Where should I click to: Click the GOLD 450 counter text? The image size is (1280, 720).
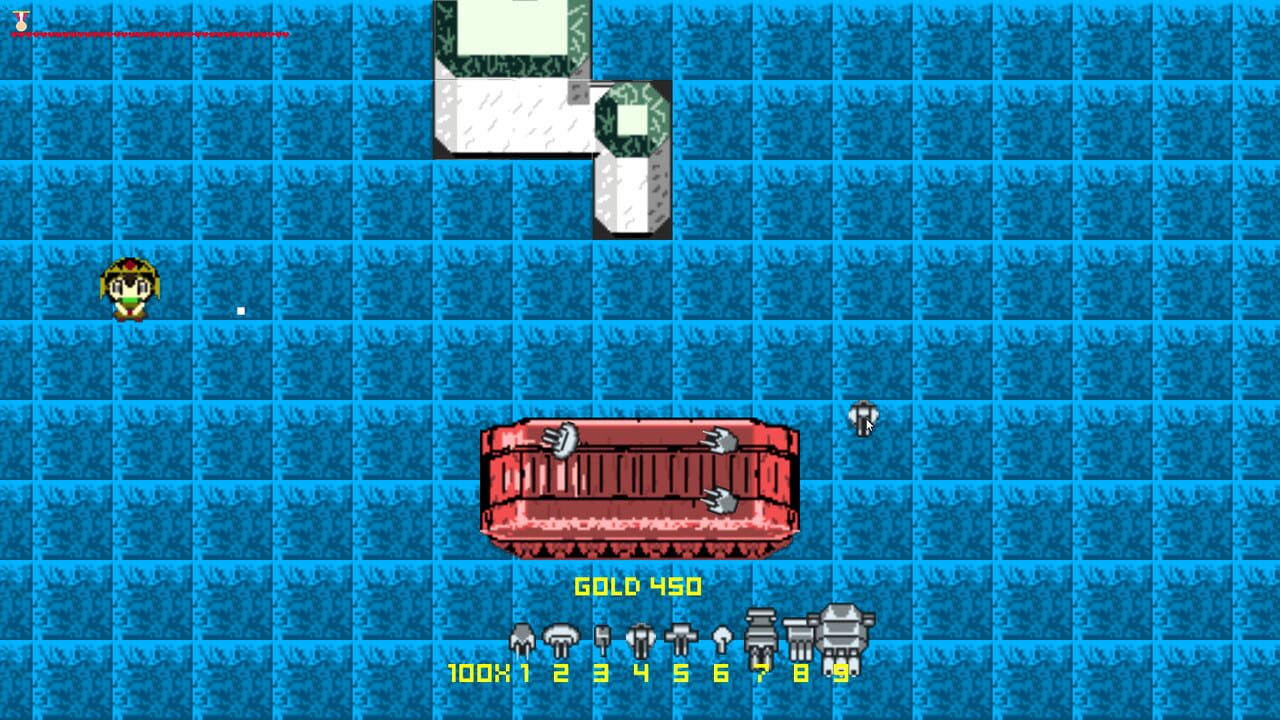coord(638,588)
